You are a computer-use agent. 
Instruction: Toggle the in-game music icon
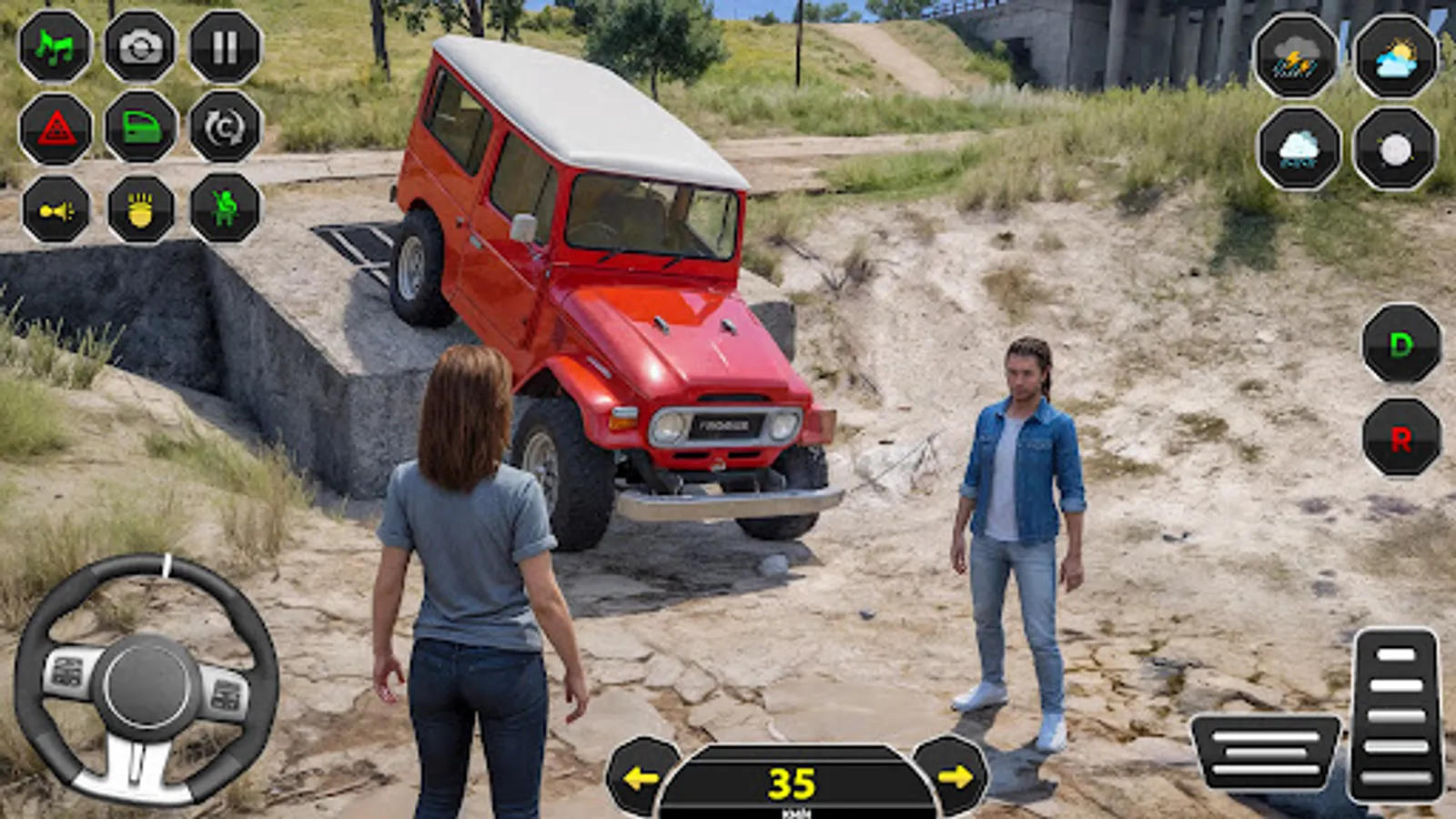coord(55,50)
